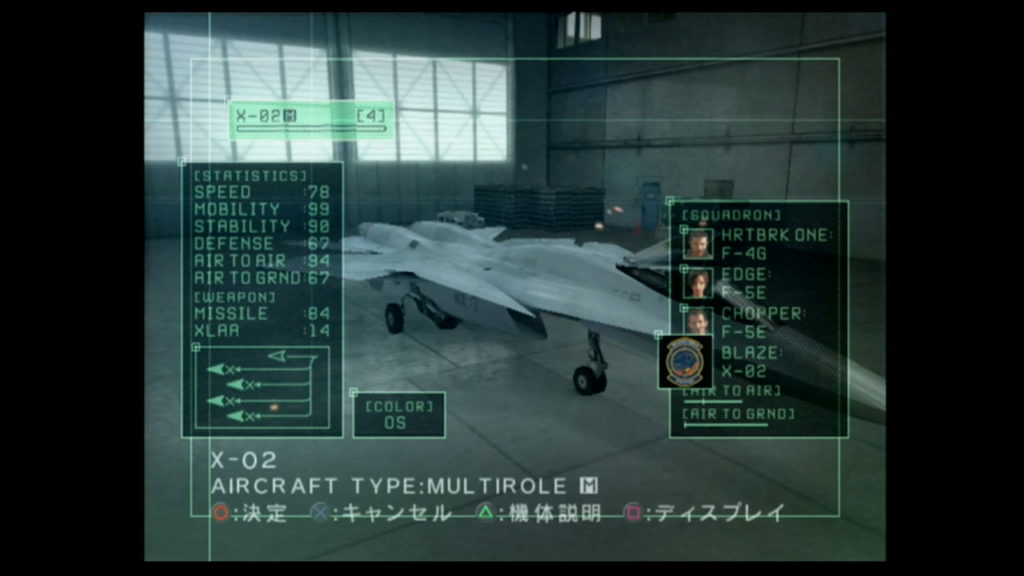Select the XLAA special weapon entry
This screenshot has height=576, width=1024.
click(261, 331)
